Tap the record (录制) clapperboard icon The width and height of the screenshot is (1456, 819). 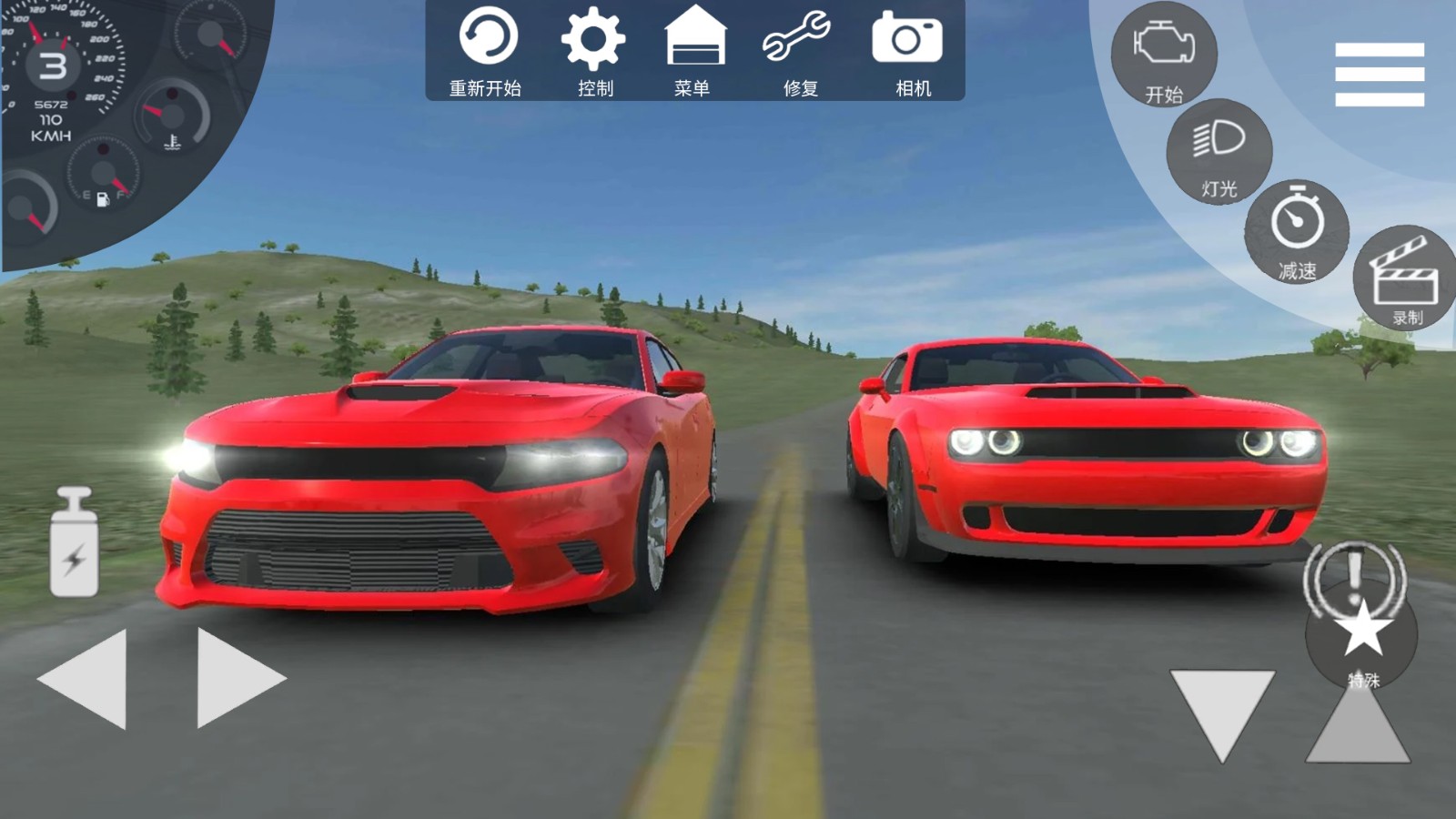click(1406, 273)
